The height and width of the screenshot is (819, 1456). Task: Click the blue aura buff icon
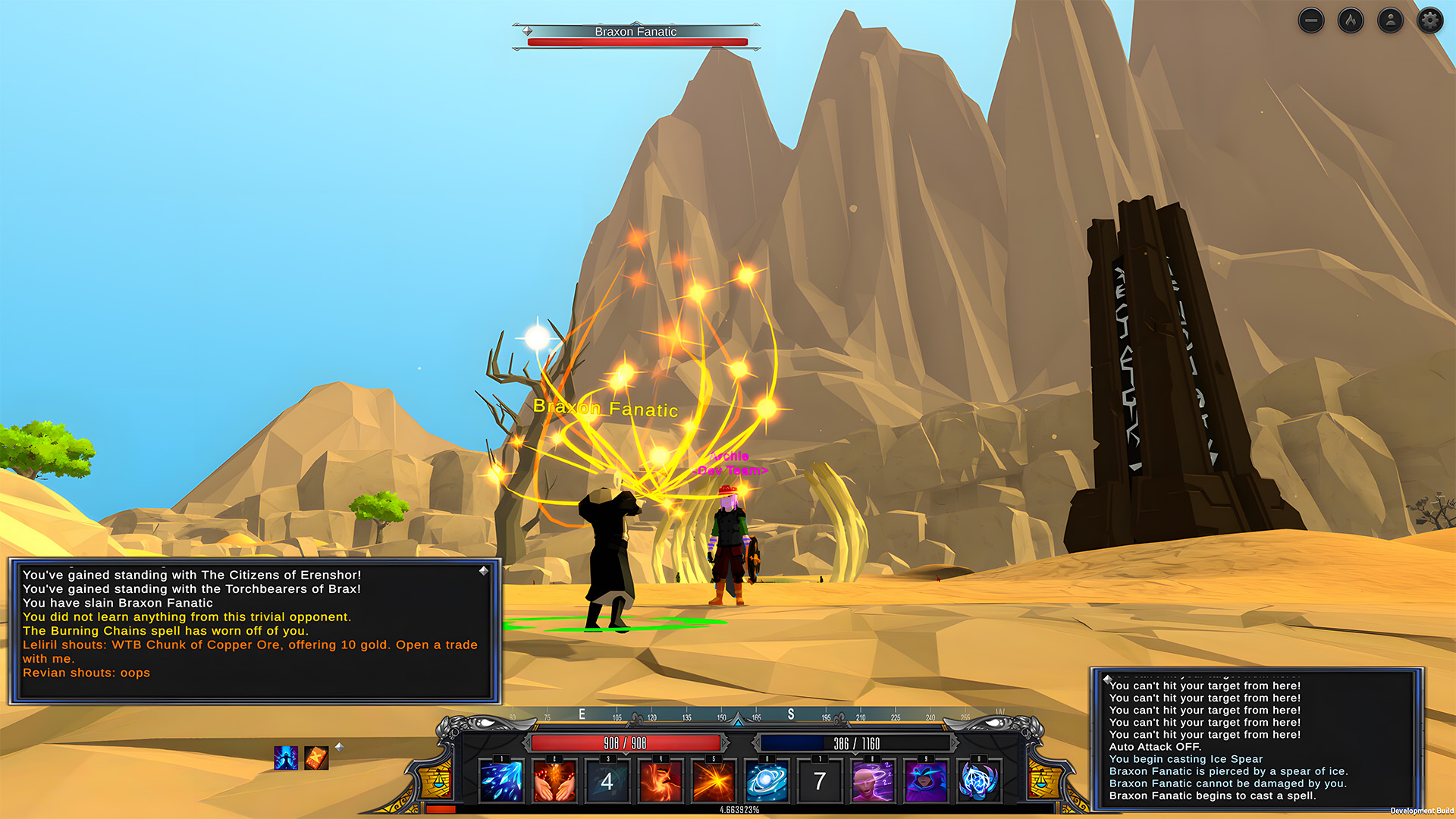pos(286,758)
